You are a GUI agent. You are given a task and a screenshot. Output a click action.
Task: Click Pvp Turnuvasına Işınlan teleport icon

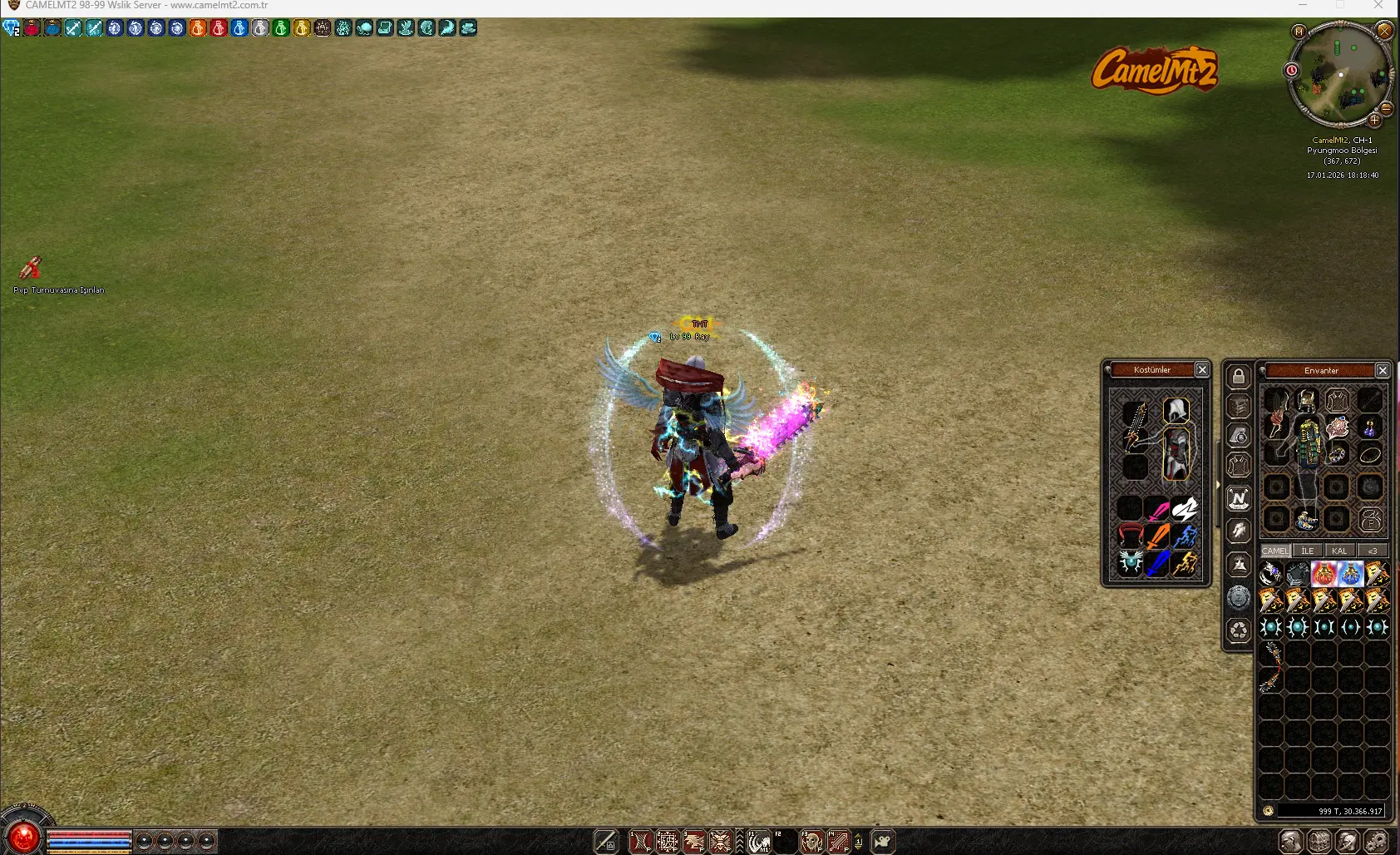point(31,268)
